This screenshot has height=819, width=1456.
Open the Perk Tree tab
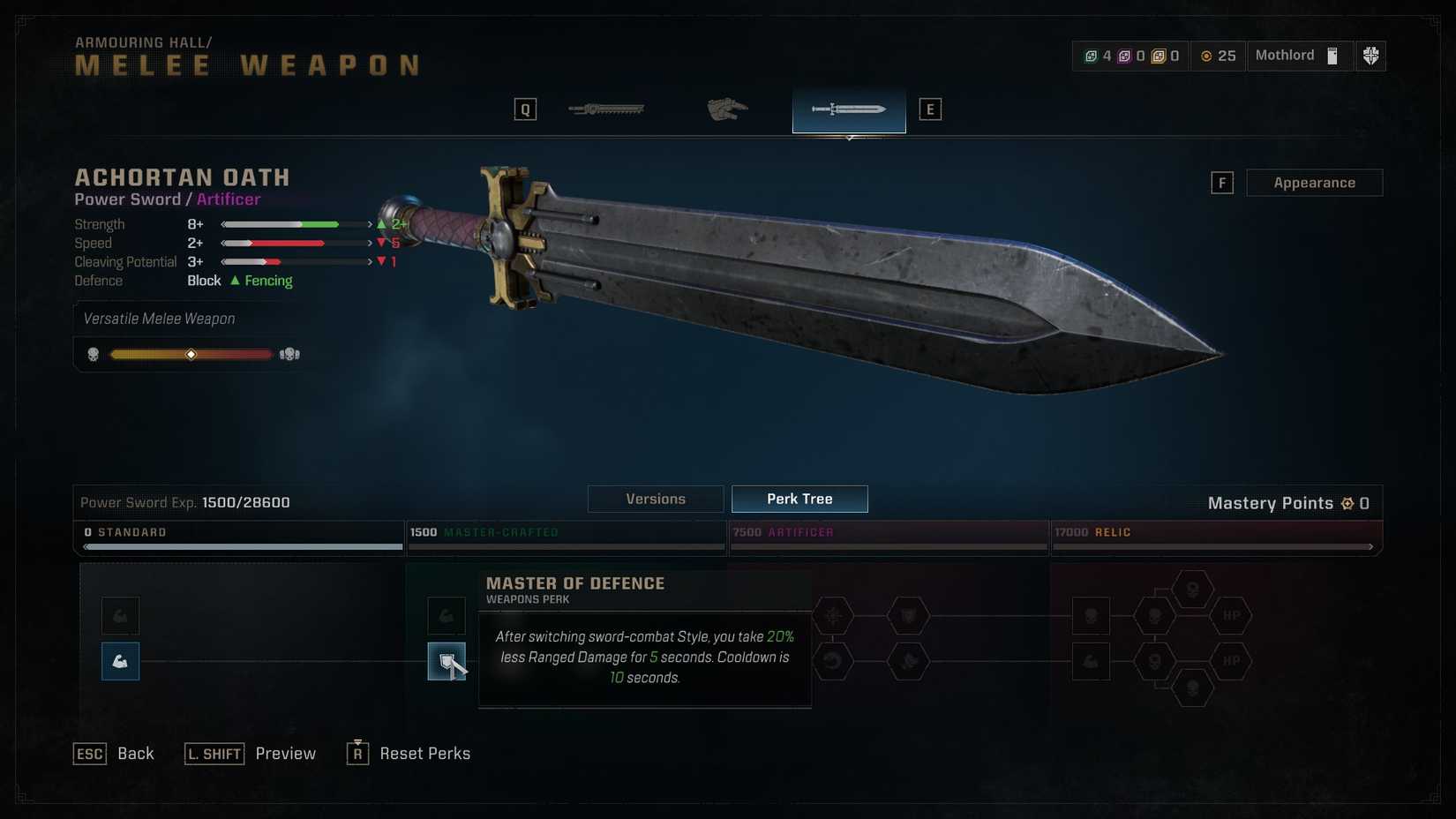coord(799,500)
